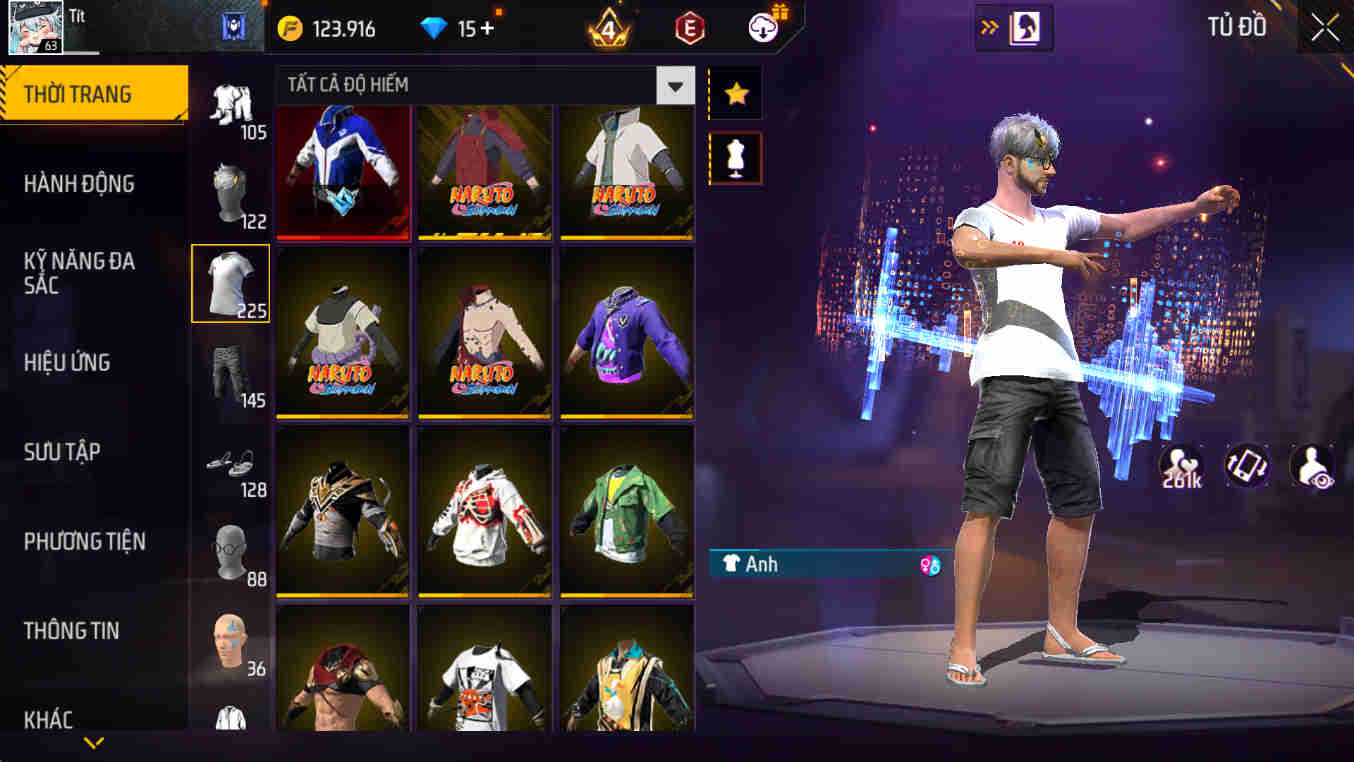Open the pants category showing 145 items
This screenshot has width=1354, height=762.
(230, 375)
